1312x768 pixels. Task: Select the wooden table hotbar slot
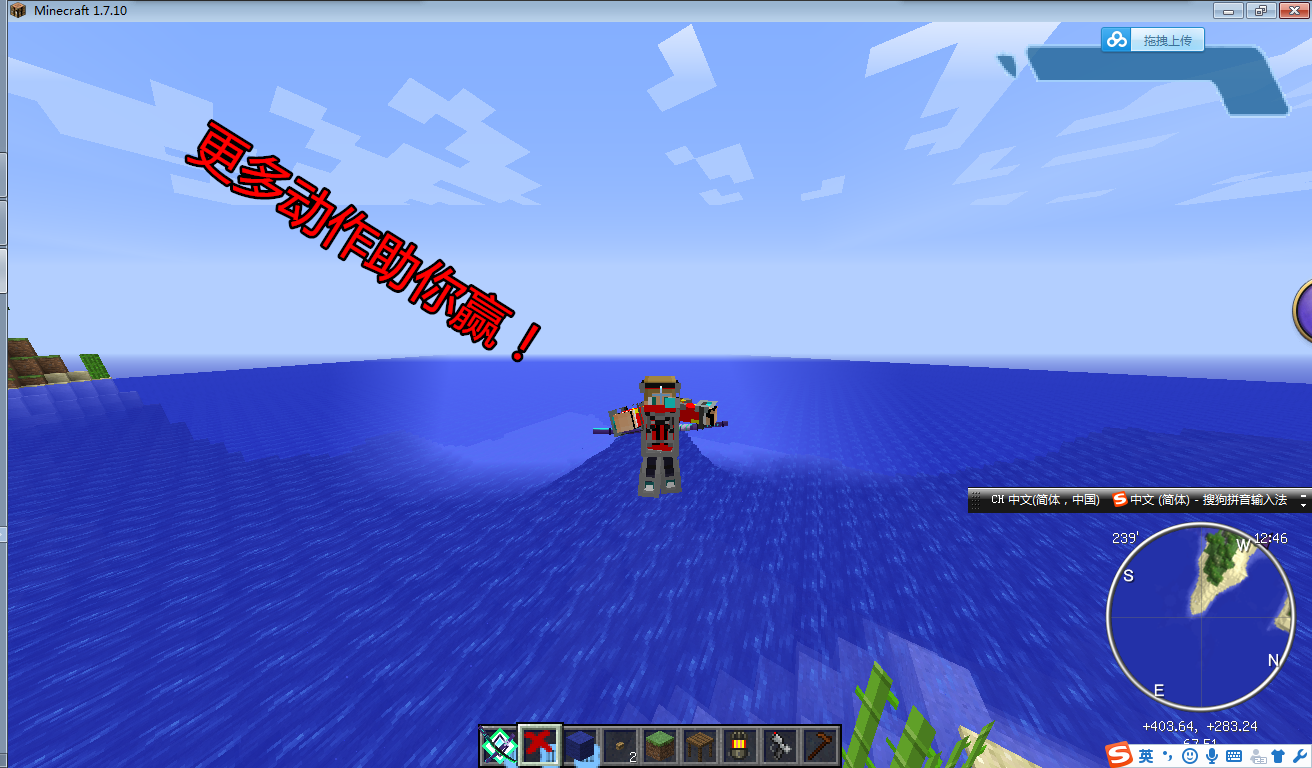click(x=700, y=746)
